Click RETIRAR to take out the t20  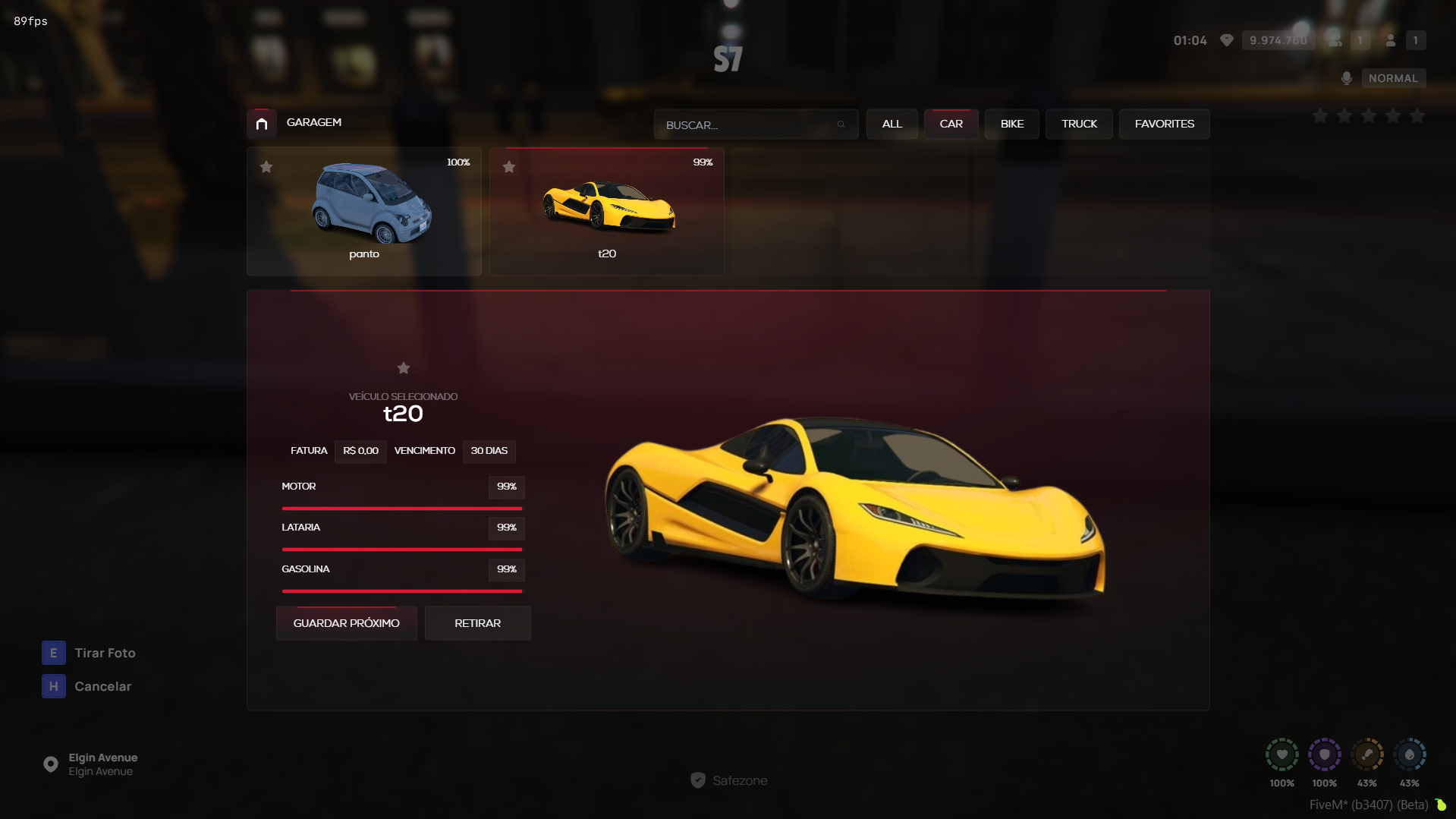(x=477, y=623)
